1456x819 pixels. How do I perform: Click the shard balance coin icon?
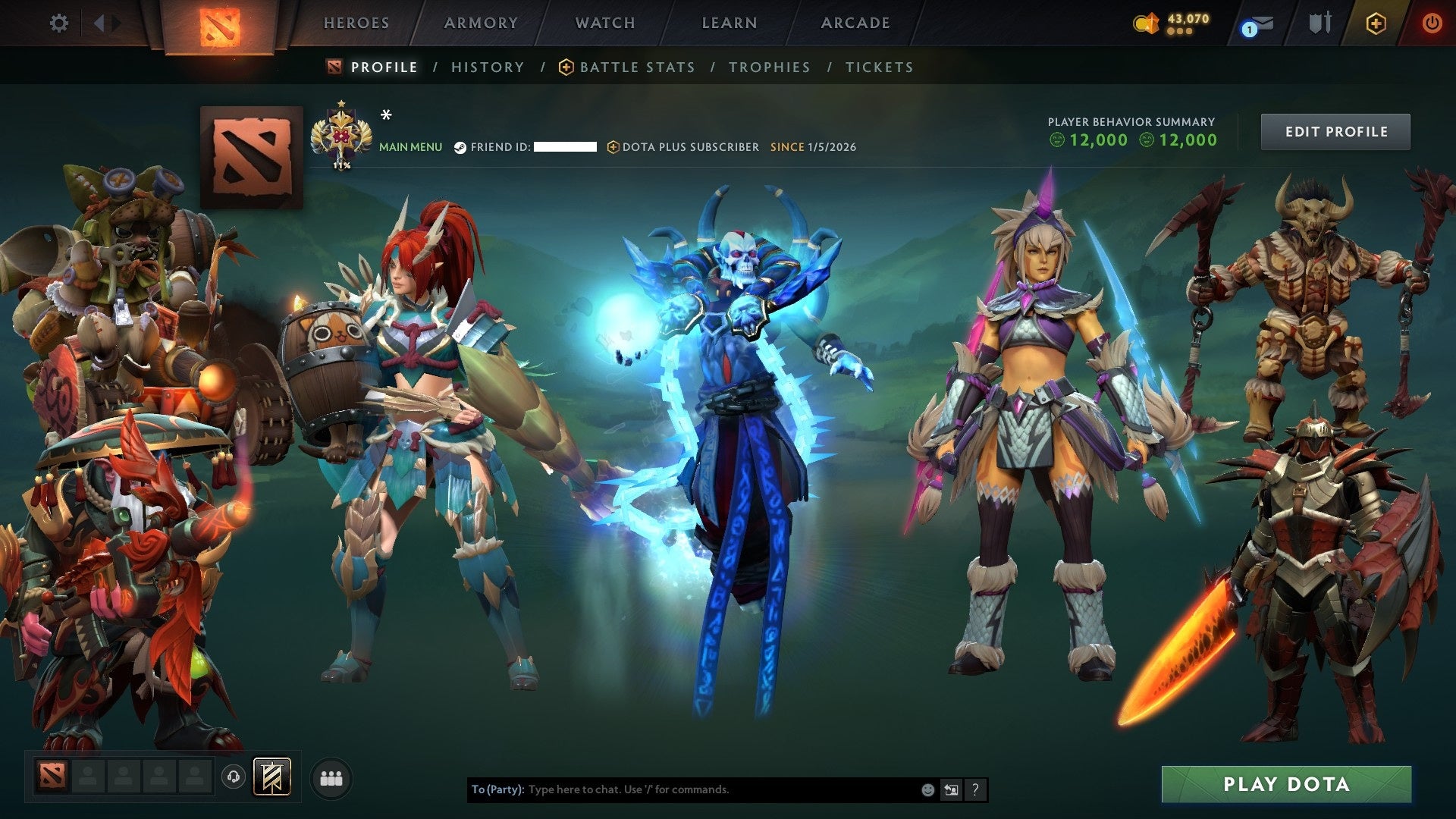point(1147,23)
